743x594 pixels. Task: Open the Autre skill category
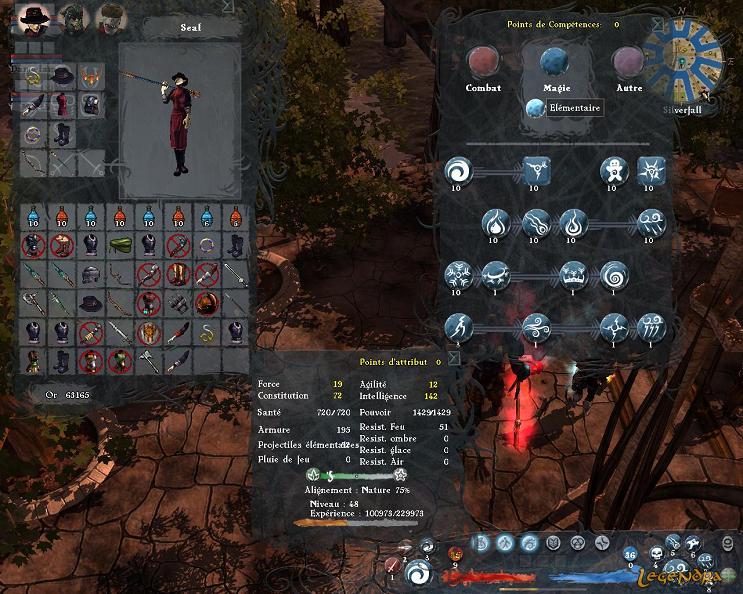628,63
